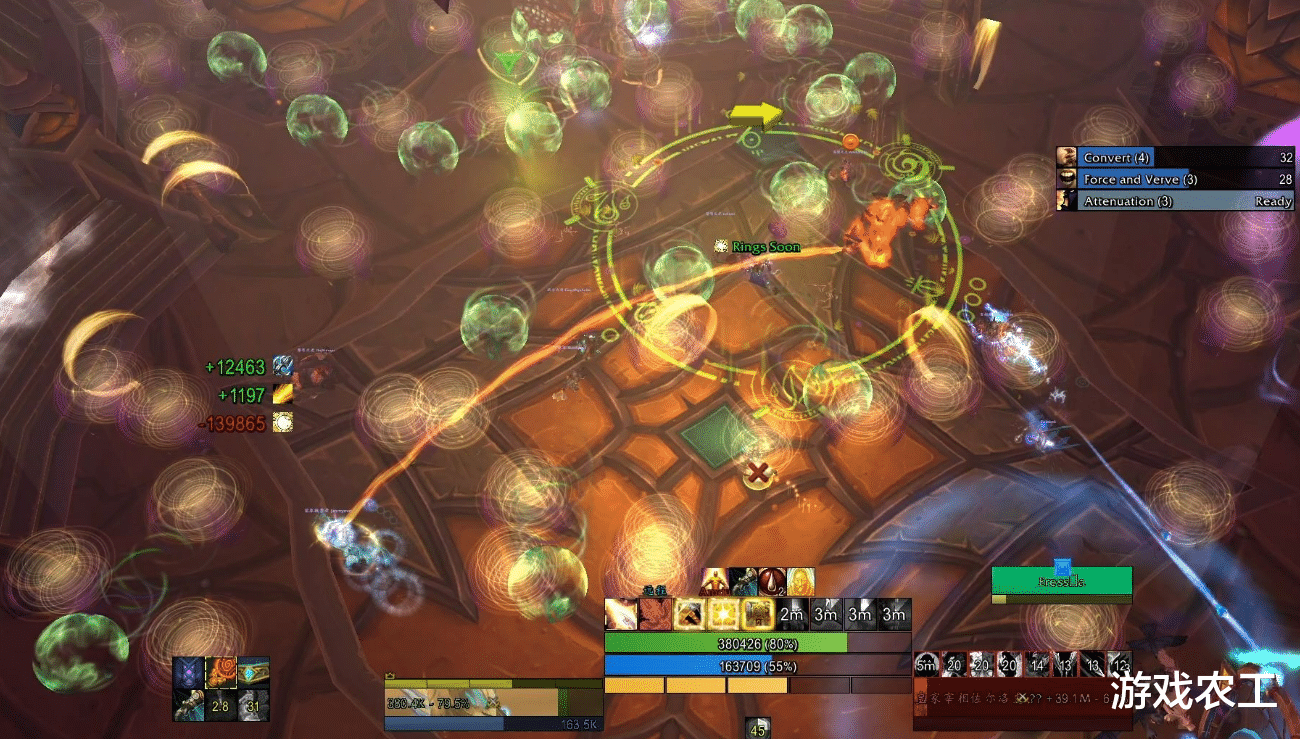This screenshot has height=739, width=1300.
Task: Select the Attenuation (3) Ready timer bar
Action: (1176, 201)
